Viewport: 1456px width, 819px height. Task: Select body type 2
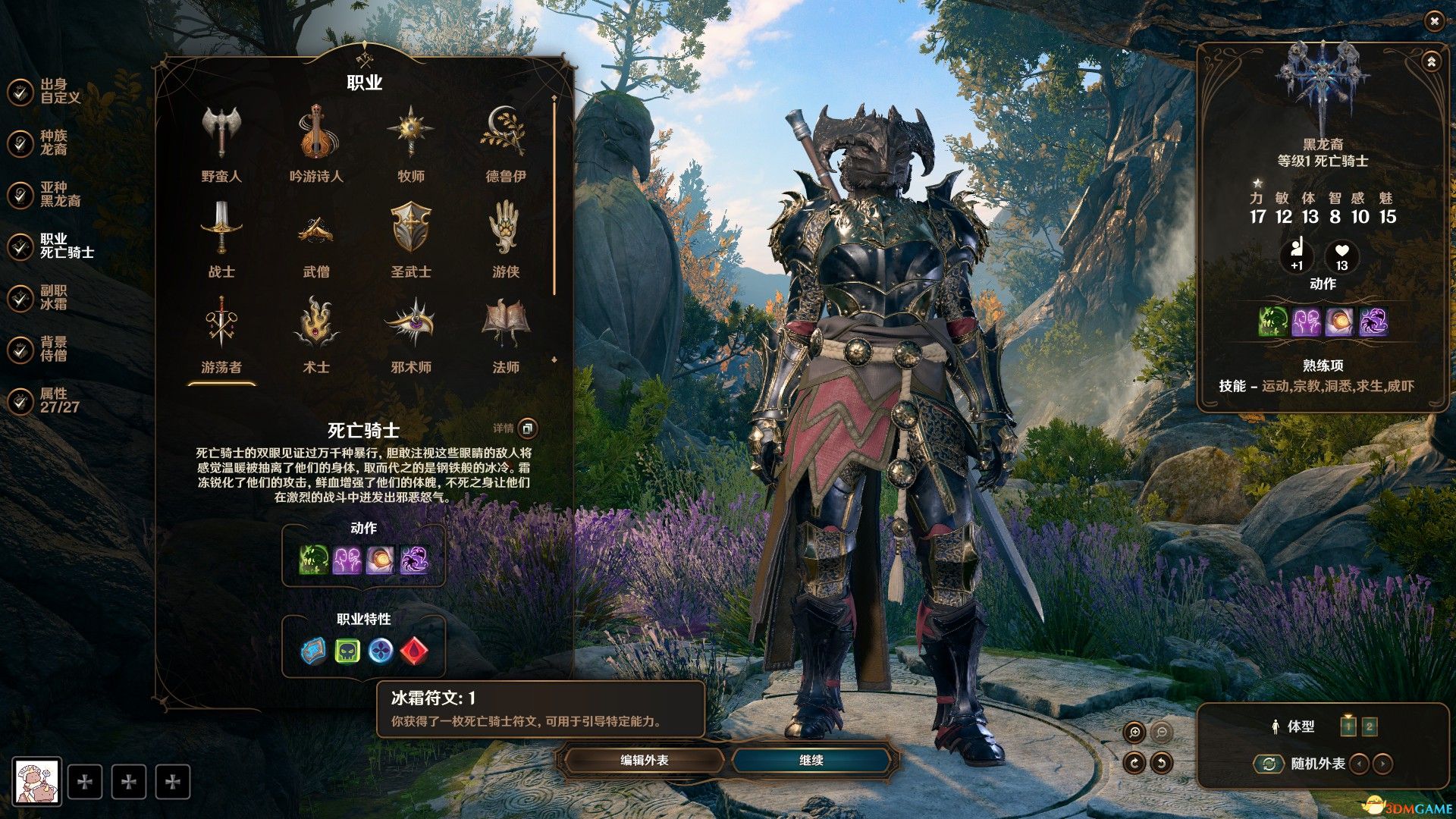point(1370,726)
